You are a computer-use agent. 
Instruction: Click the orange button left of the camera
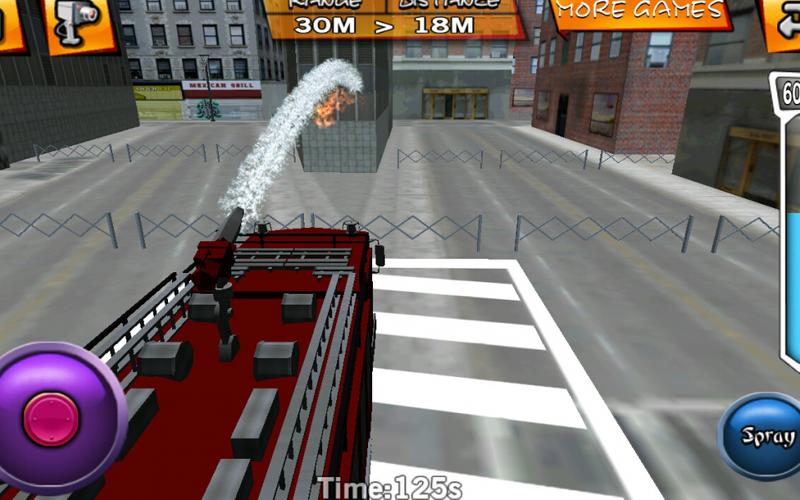pyautogui.click(x=12, y=22)
